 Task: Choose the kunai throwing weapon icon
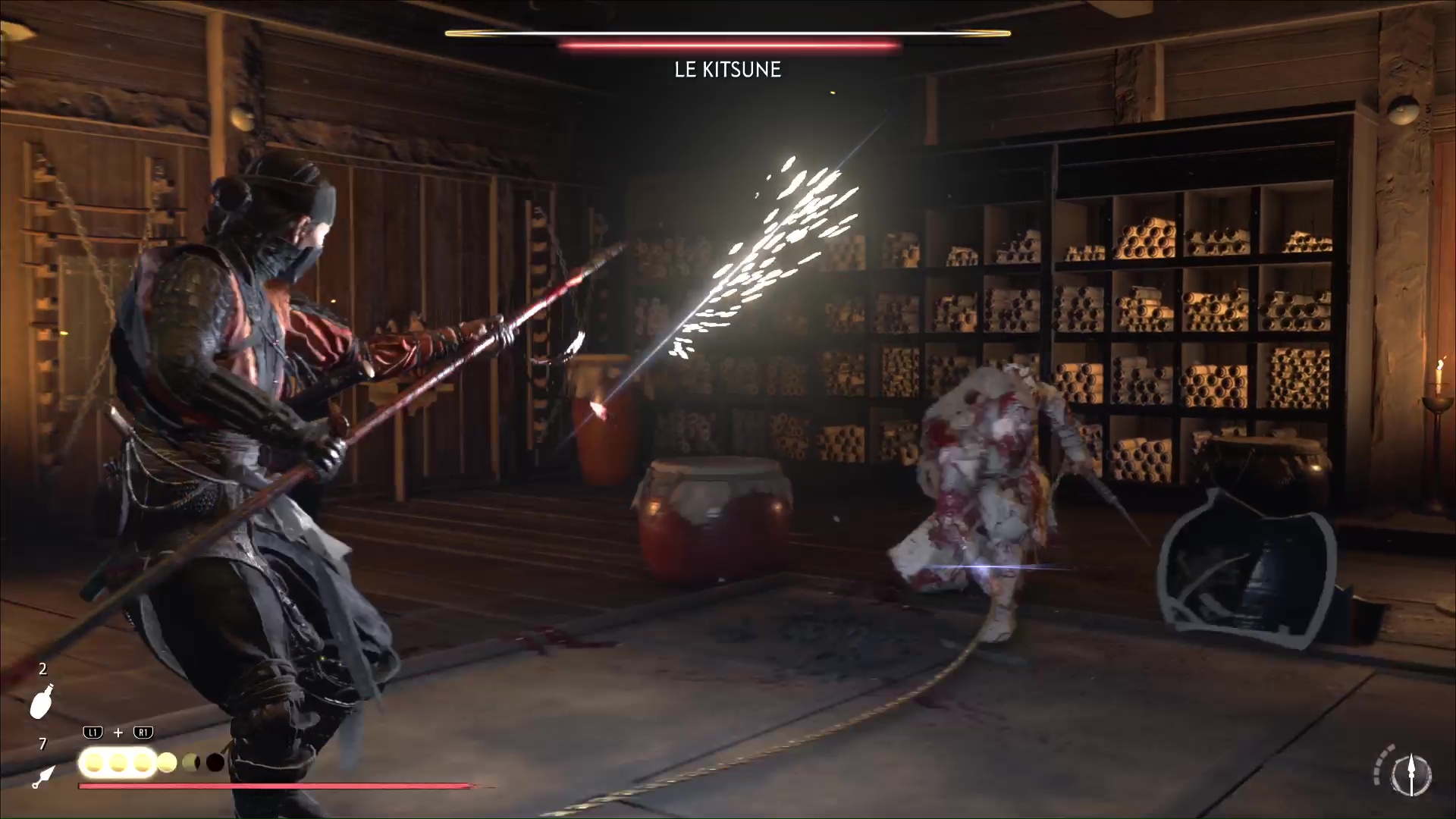pyautogui.click(x=42, y=777)
